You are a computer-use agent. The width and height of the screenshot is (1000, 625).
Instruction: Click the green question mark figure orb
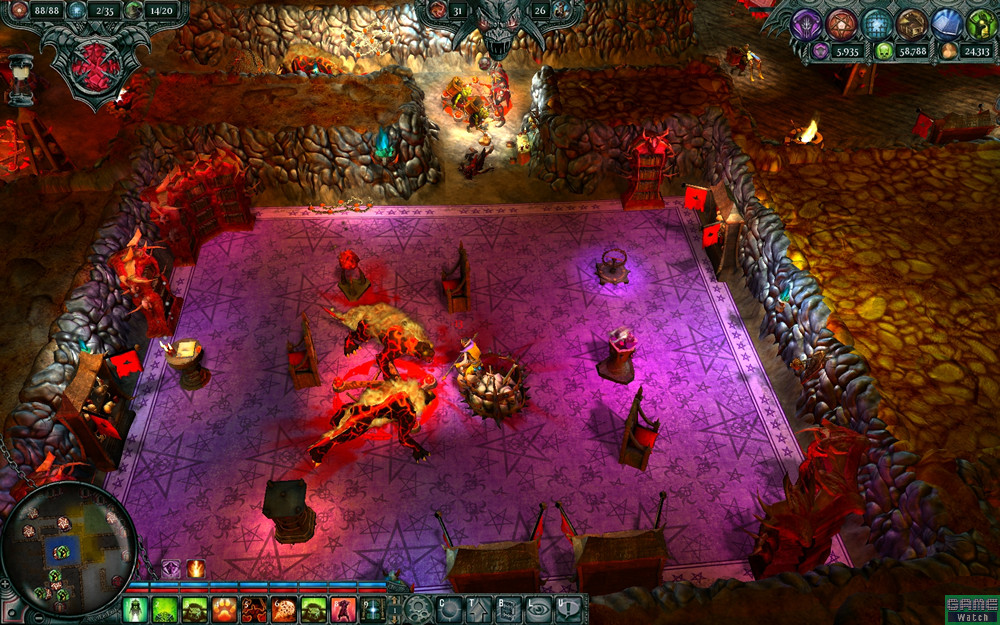coord(980,23)
